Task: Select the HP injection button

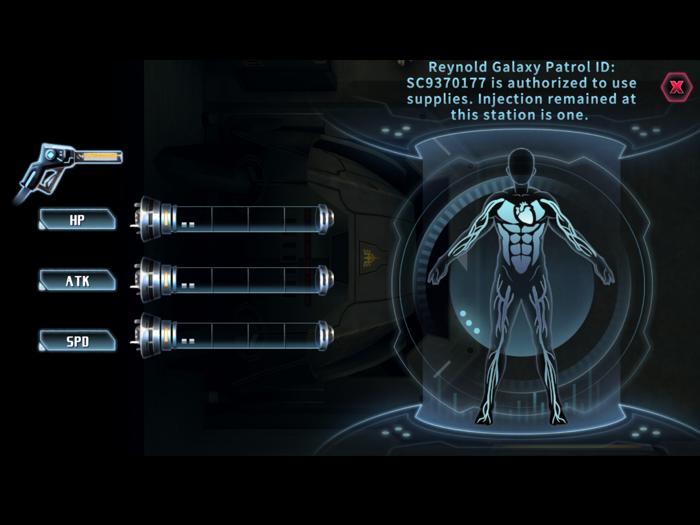Action: coord(77,220)
